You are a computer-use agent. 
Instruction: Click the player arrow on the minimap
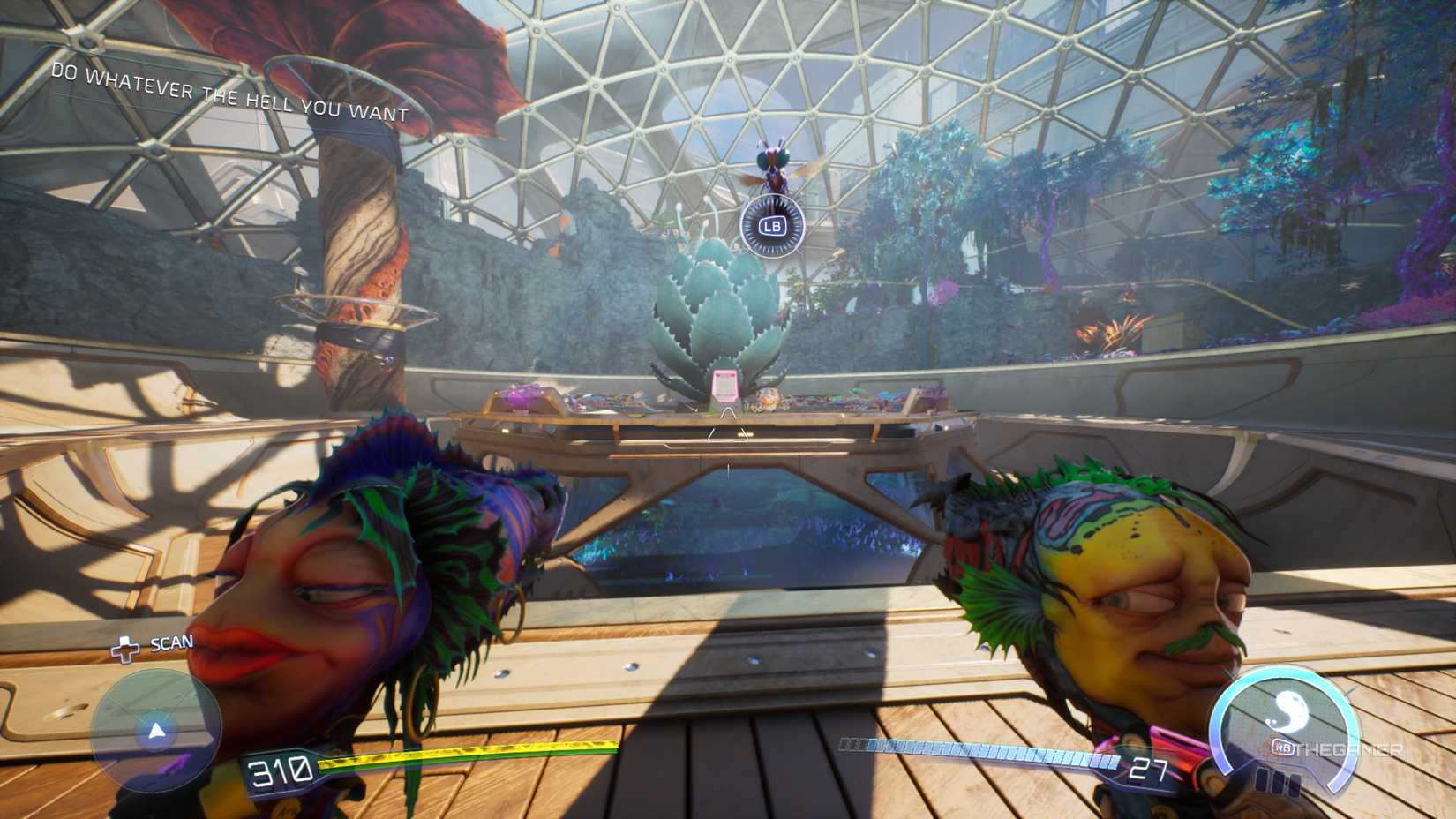point(156,731)
